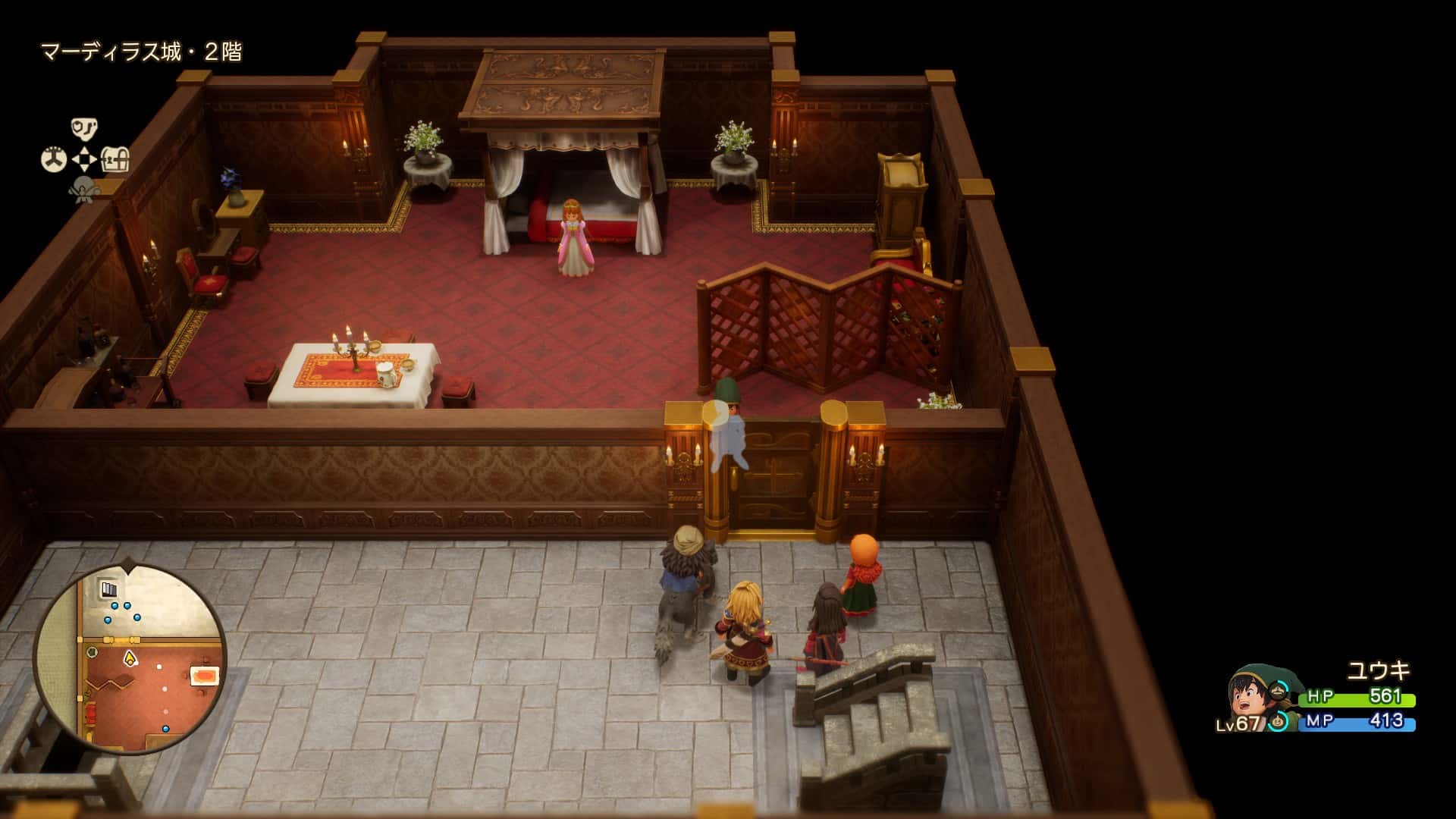Click the yellow player arrow on the minimap
Image resolution: width=1456 pixels, height=819 pixels.
(x=130, y=658)
